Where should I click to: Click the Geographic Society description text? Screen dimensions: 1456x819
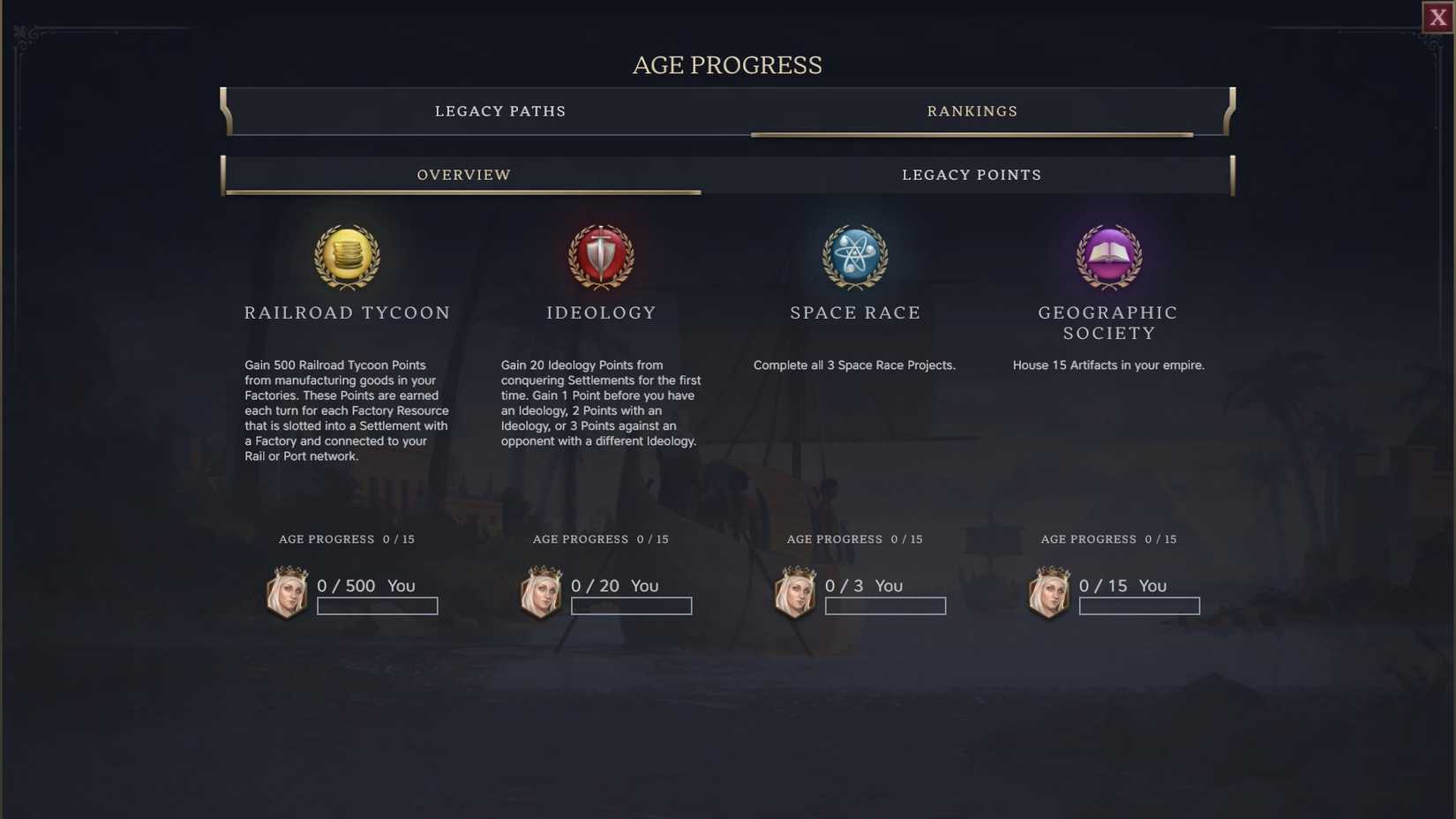tap(1108, 364)
